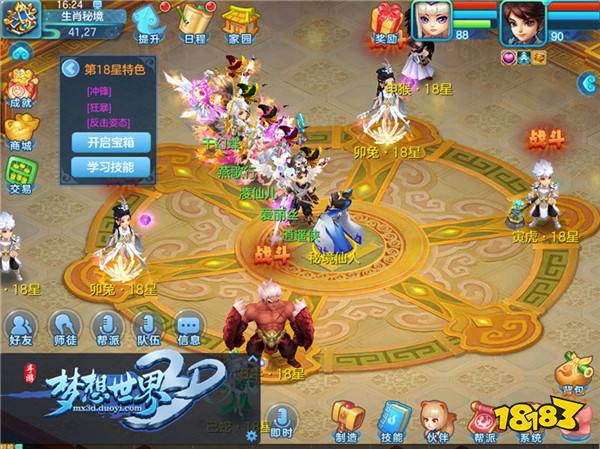Open the 背包 backpack
Viewport: 600px width, 449px height.
coord(569,372)
